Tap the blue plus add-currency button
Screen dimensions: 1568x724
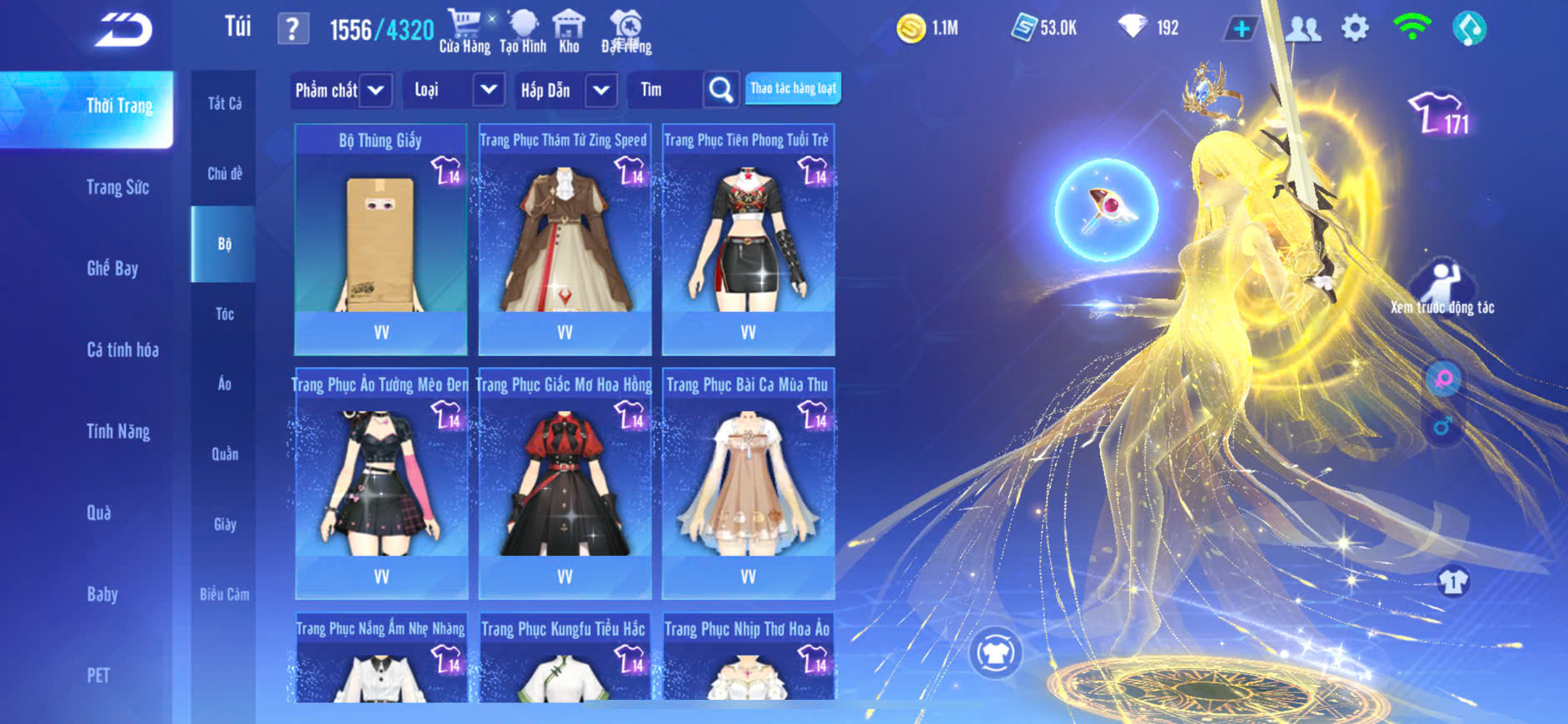[1241, 28]
